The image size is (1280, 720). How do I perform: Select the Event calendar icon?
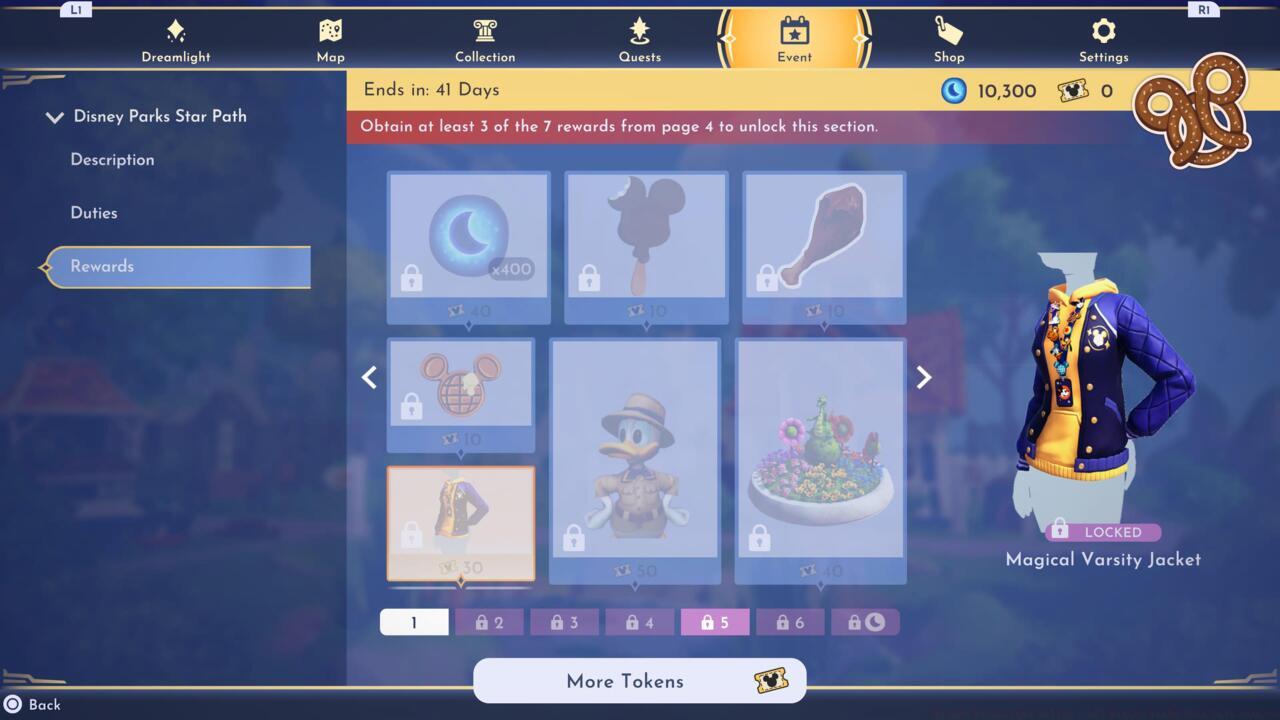(x=793, y=33)
